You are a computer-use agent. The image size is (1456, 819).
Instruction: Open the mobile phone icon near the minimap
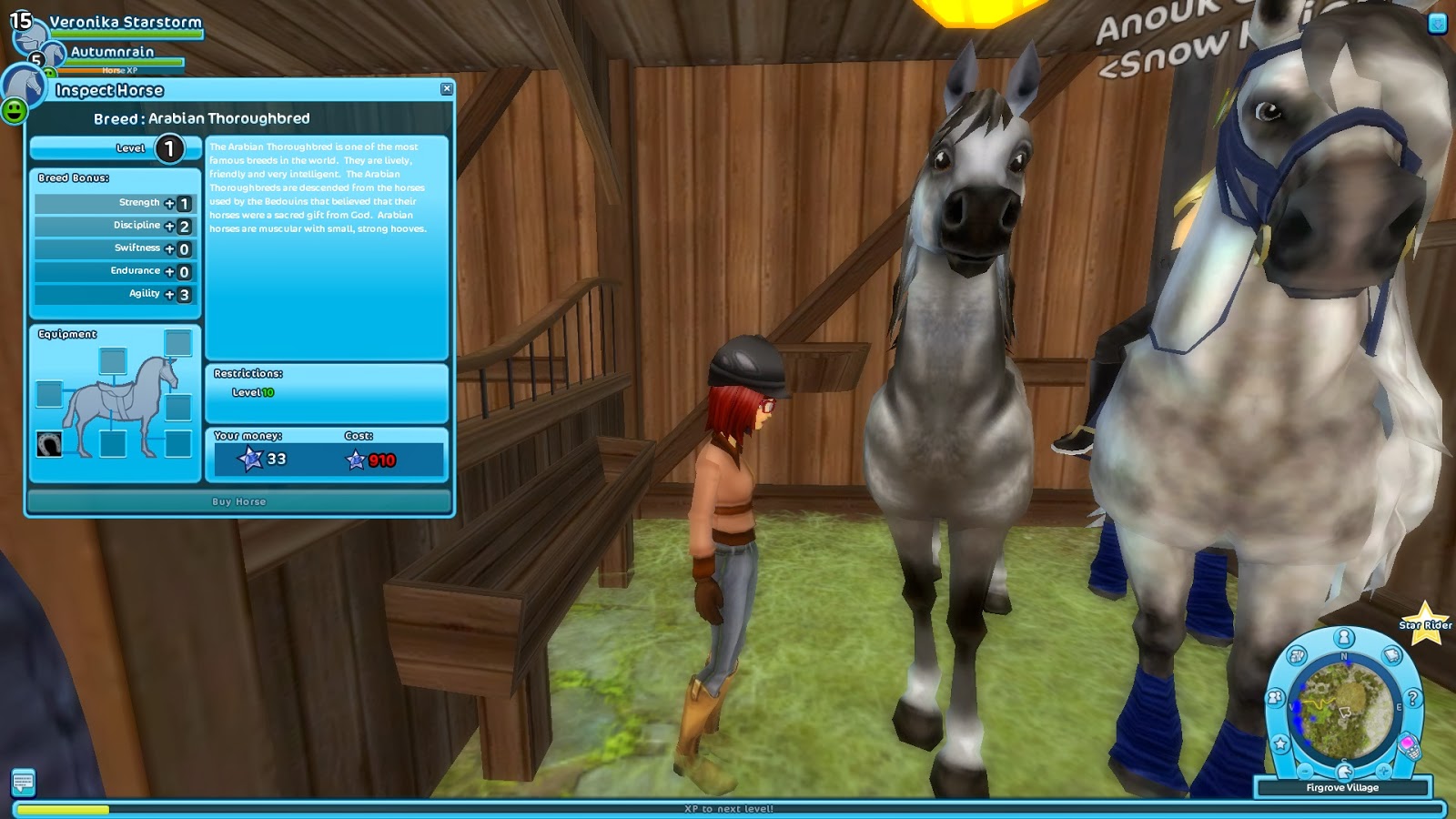point(1409,744)
